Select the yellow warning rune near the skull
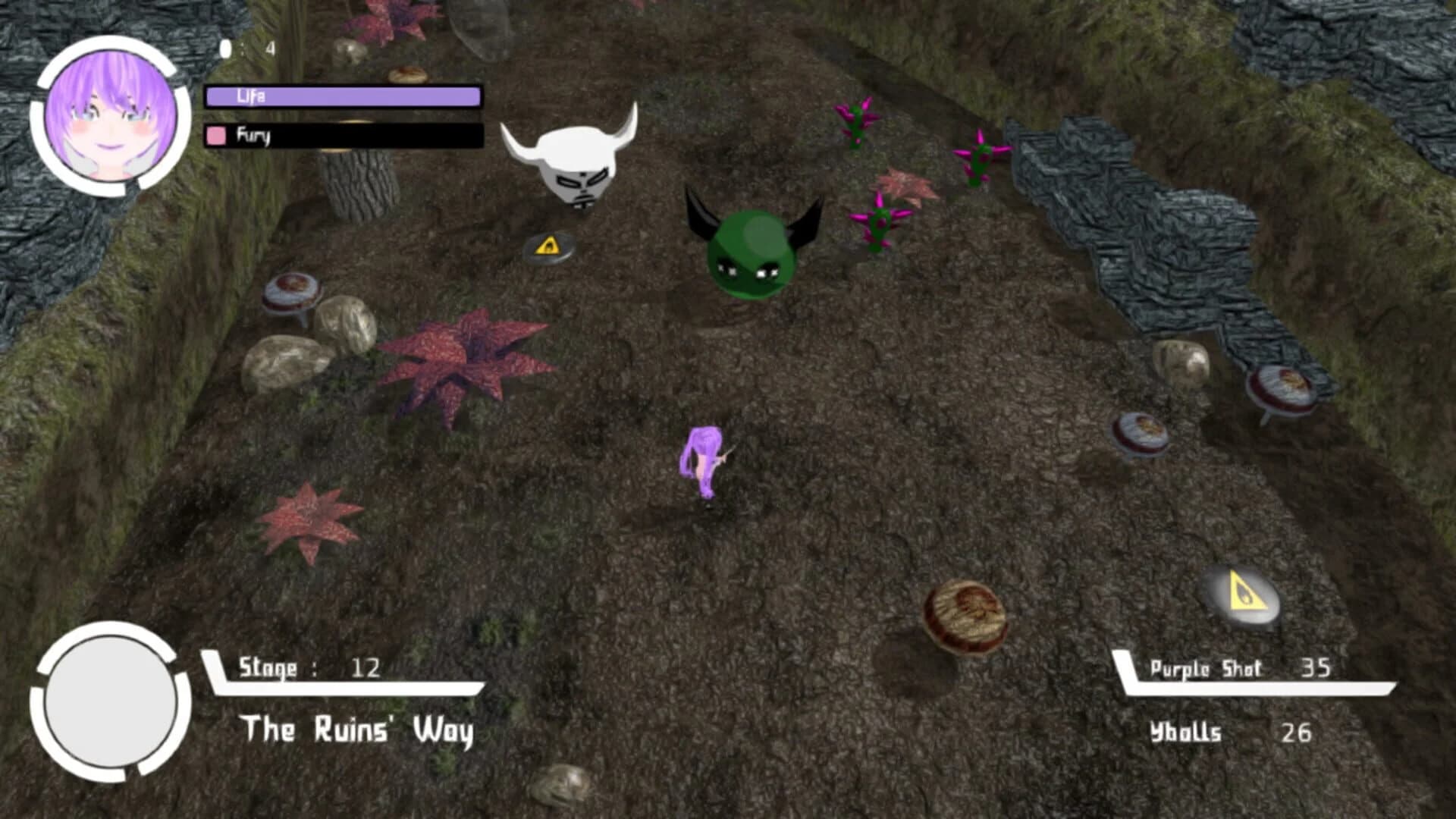 [x=548, y=245]
